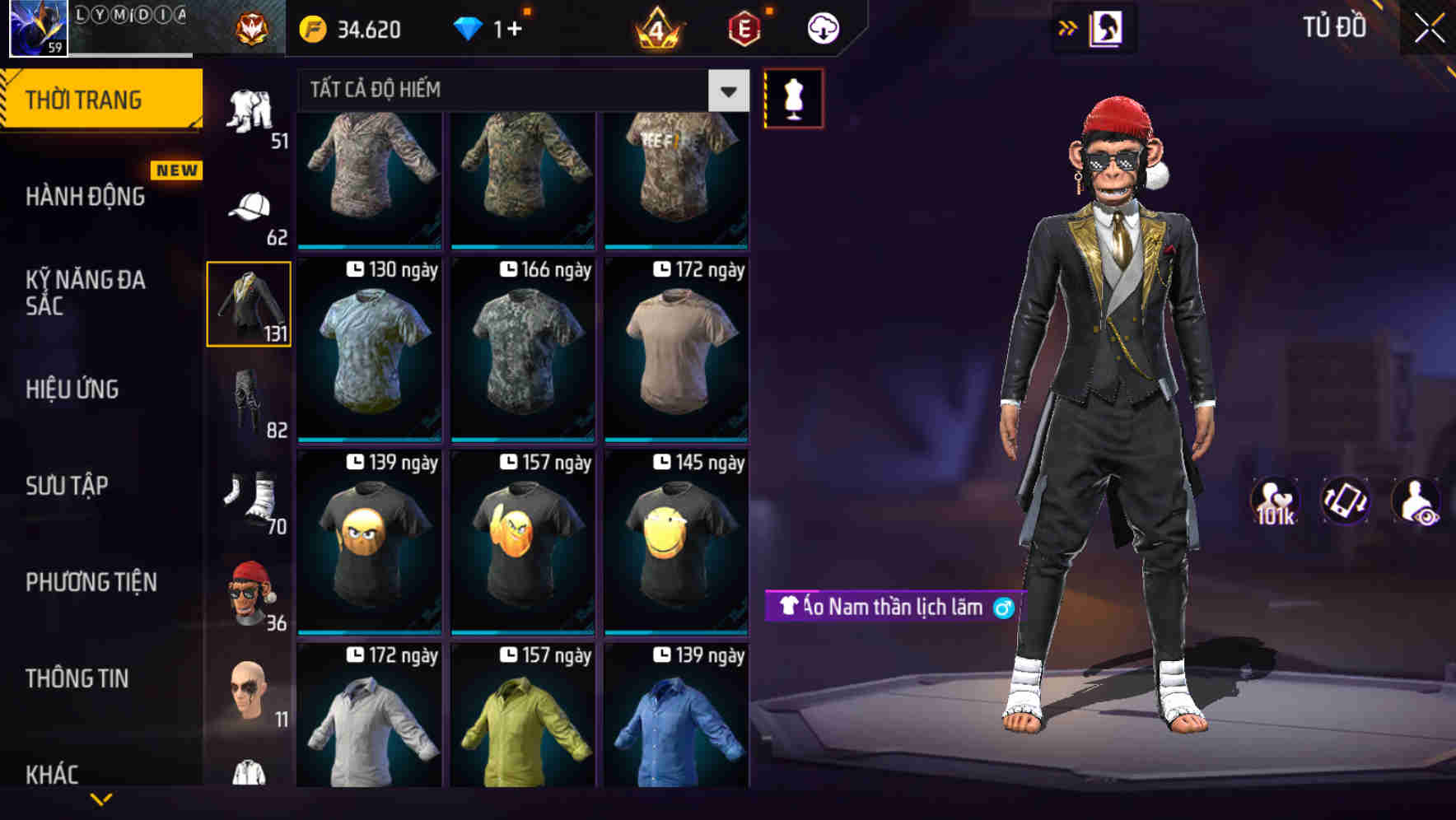1456x820 pixels.
Task: Click the highlighted jacket category icon
Action: (249, 303)
